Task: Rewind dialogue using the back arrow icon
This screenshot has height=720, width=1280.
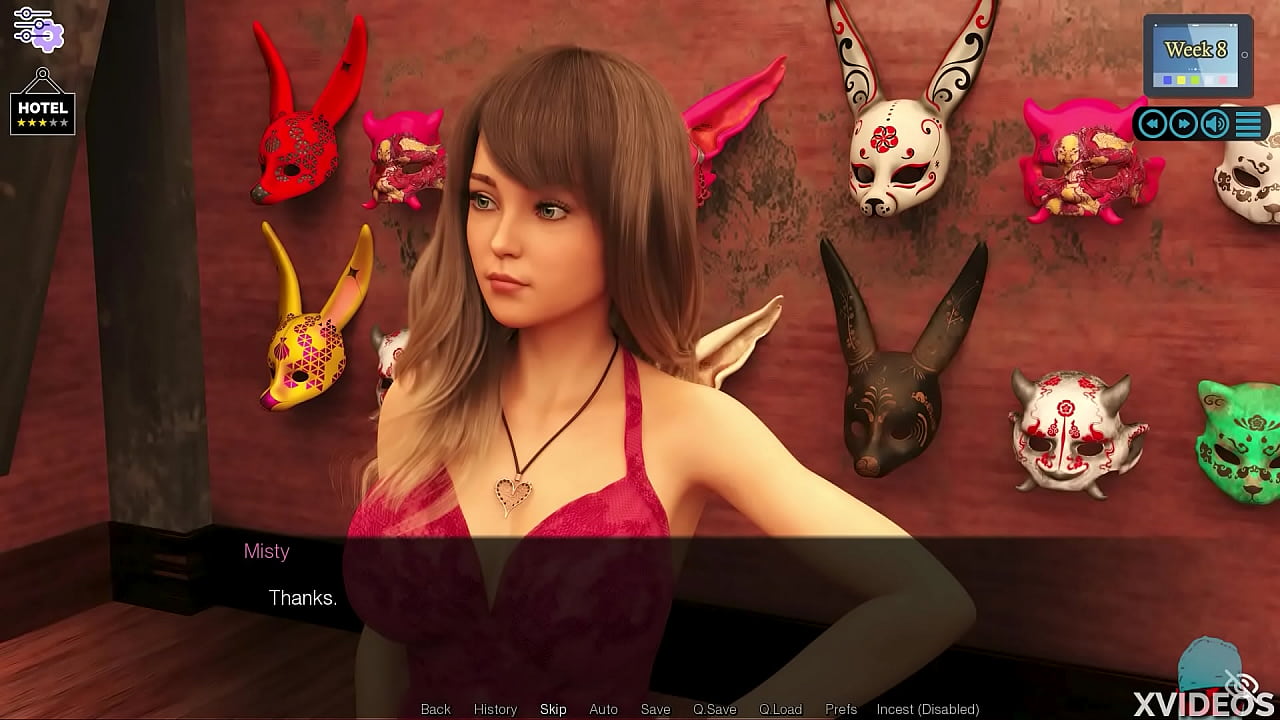Action: click(1153, 123)
